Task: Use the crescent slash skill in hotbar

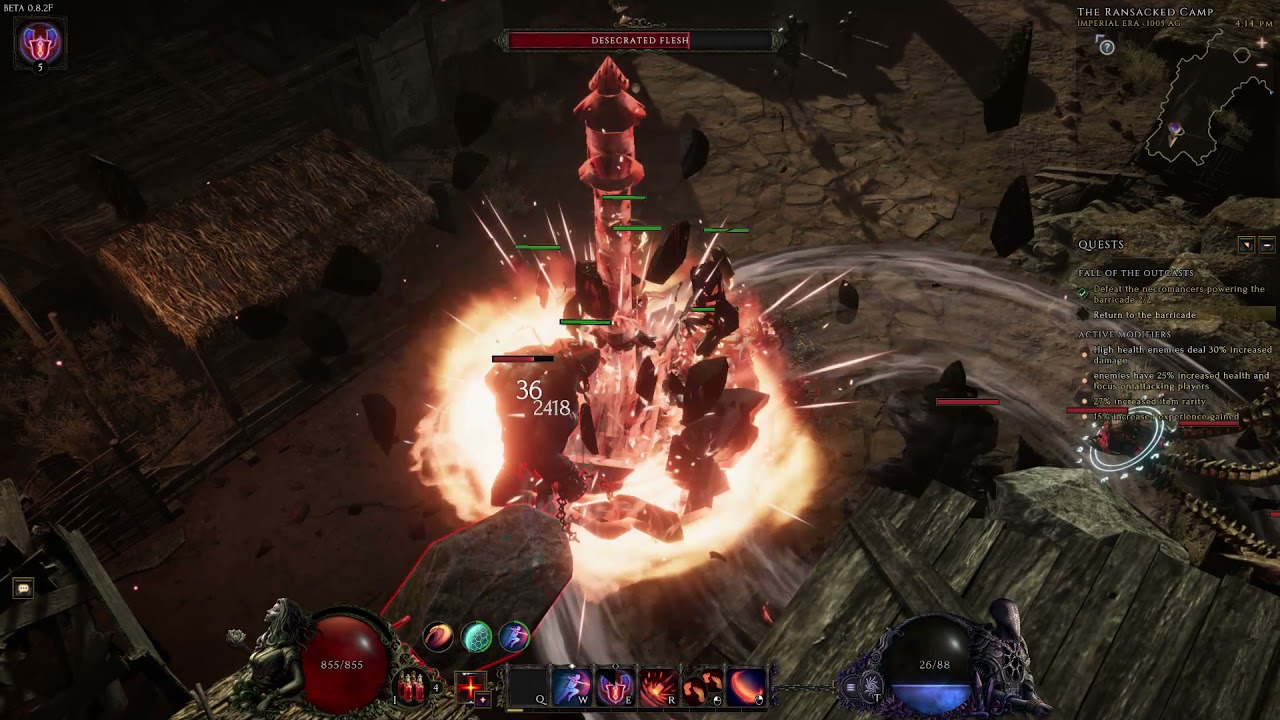Action: 746,687
